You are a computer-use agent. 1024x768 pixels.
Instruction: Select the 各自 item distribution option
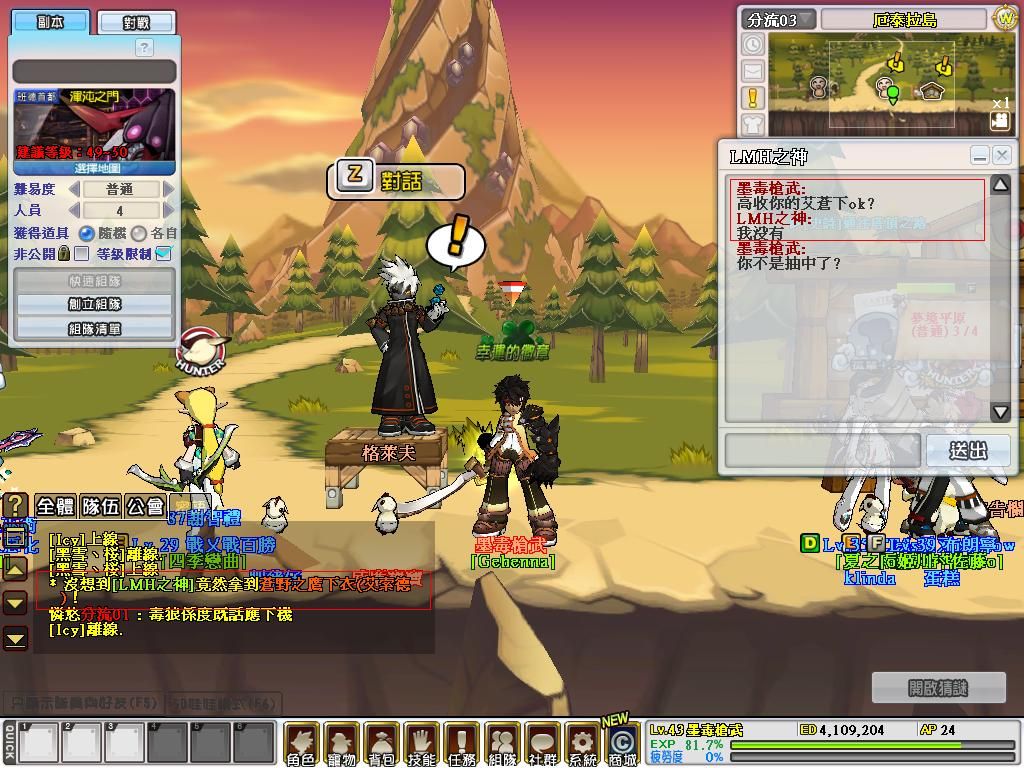(x=139, y=233)
